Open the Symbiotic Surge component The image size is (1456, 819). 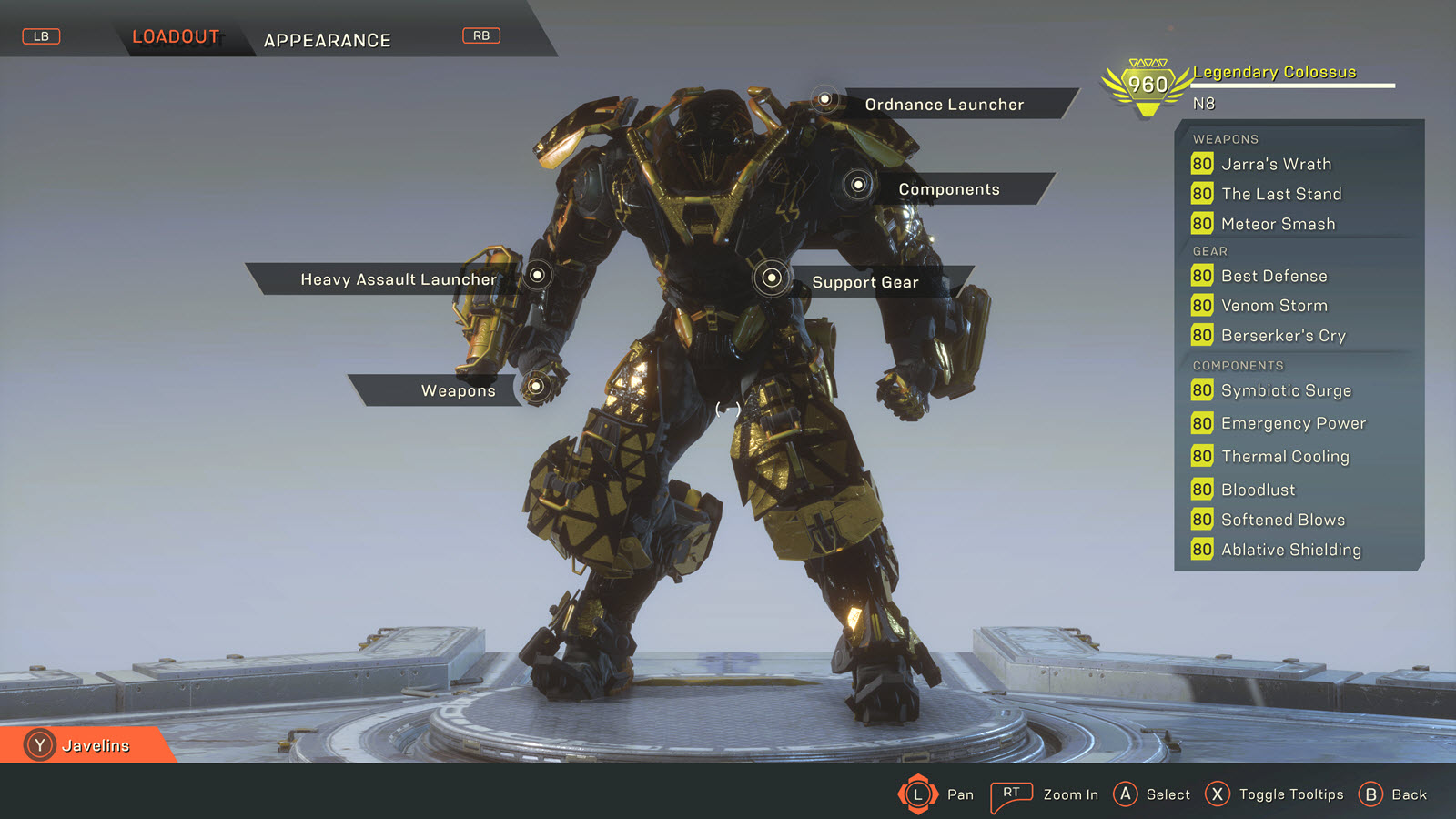click(1286, 390)
